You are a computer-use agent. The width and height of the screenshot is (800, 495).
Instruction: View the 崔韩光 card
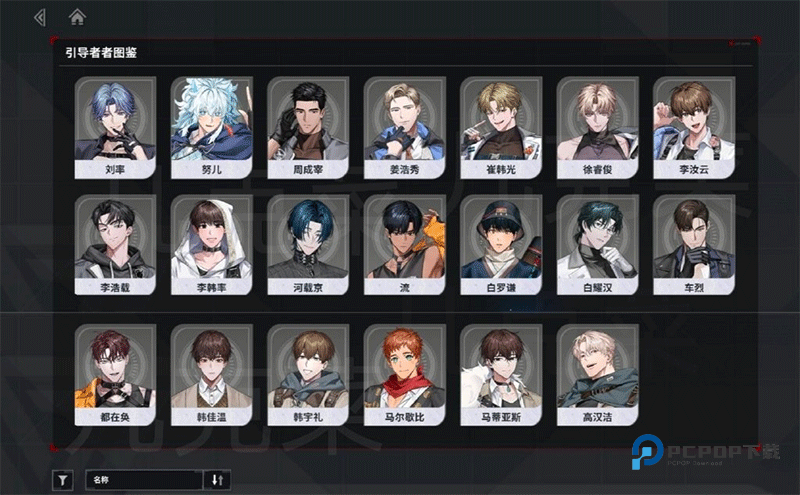coord(501,127)
